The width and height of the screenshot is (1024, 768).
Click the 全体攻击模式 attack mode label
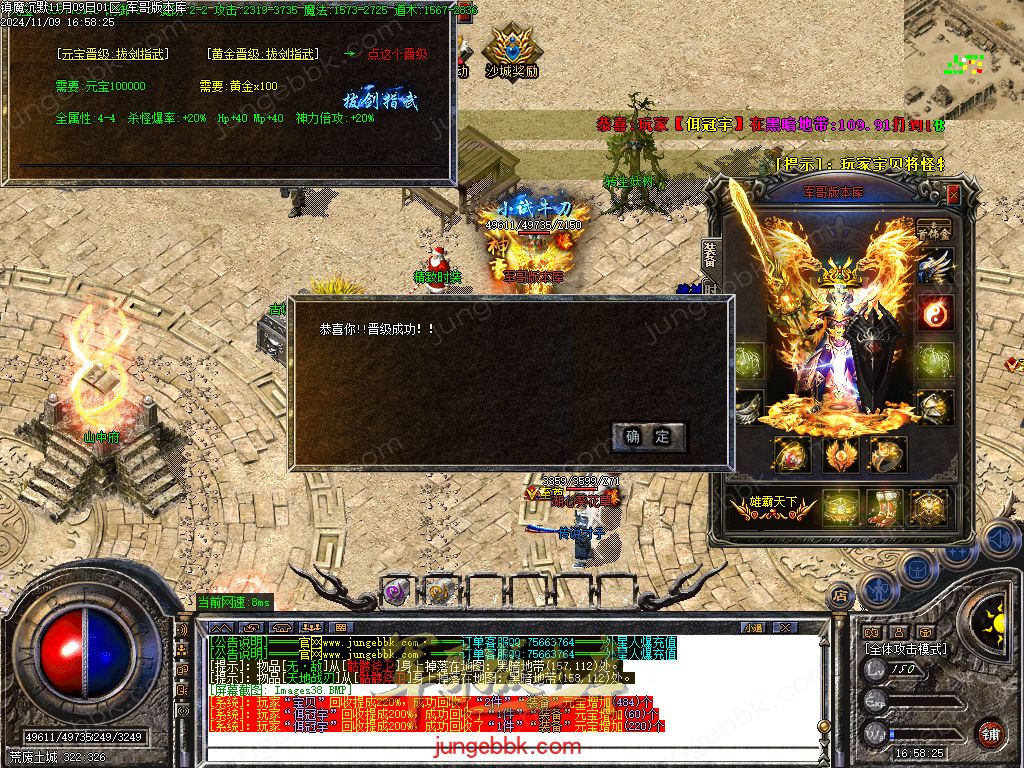tap(905, 649)
